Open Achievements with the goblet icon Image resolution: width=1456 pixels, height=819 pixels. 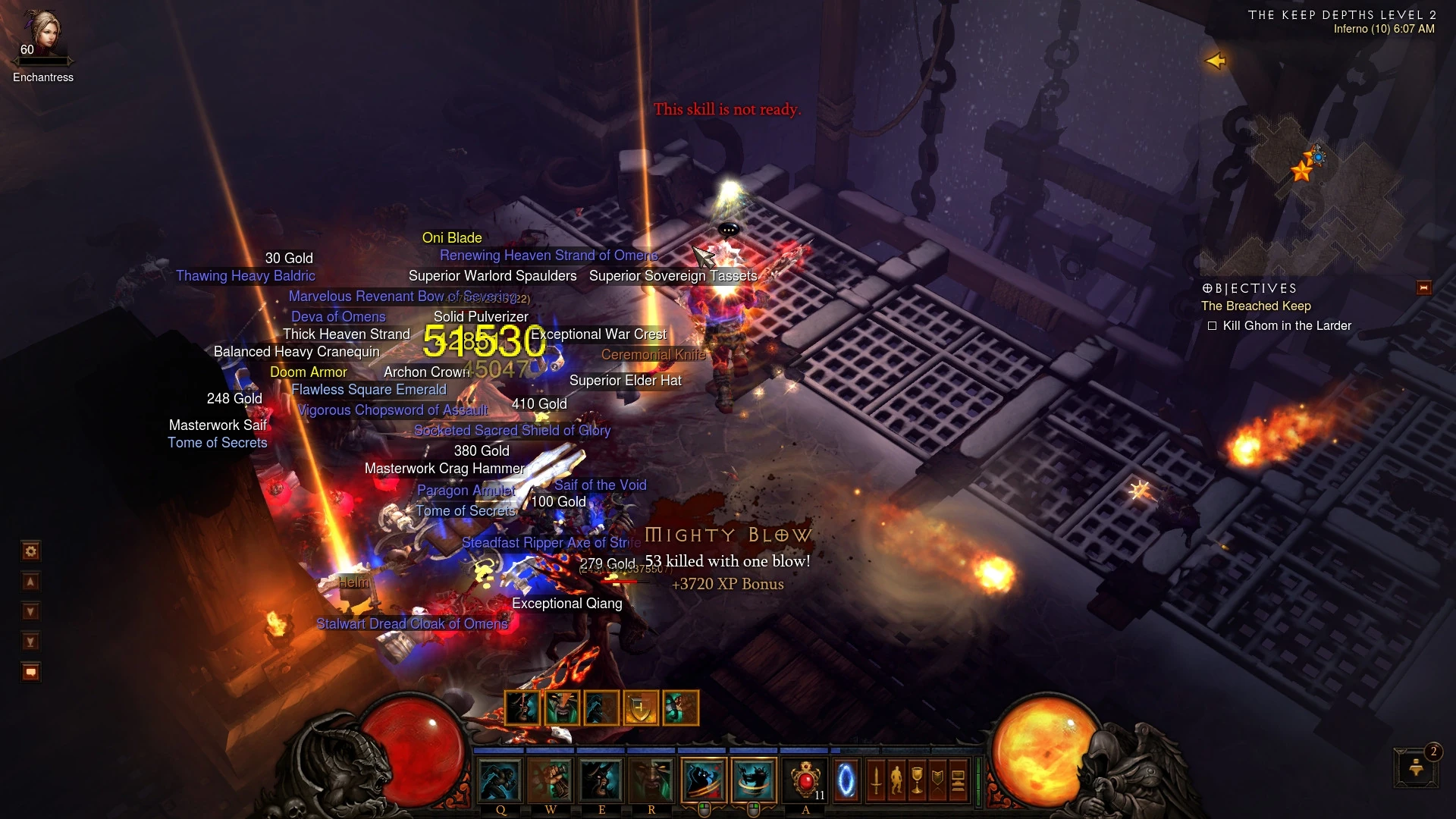coord(918,781)
